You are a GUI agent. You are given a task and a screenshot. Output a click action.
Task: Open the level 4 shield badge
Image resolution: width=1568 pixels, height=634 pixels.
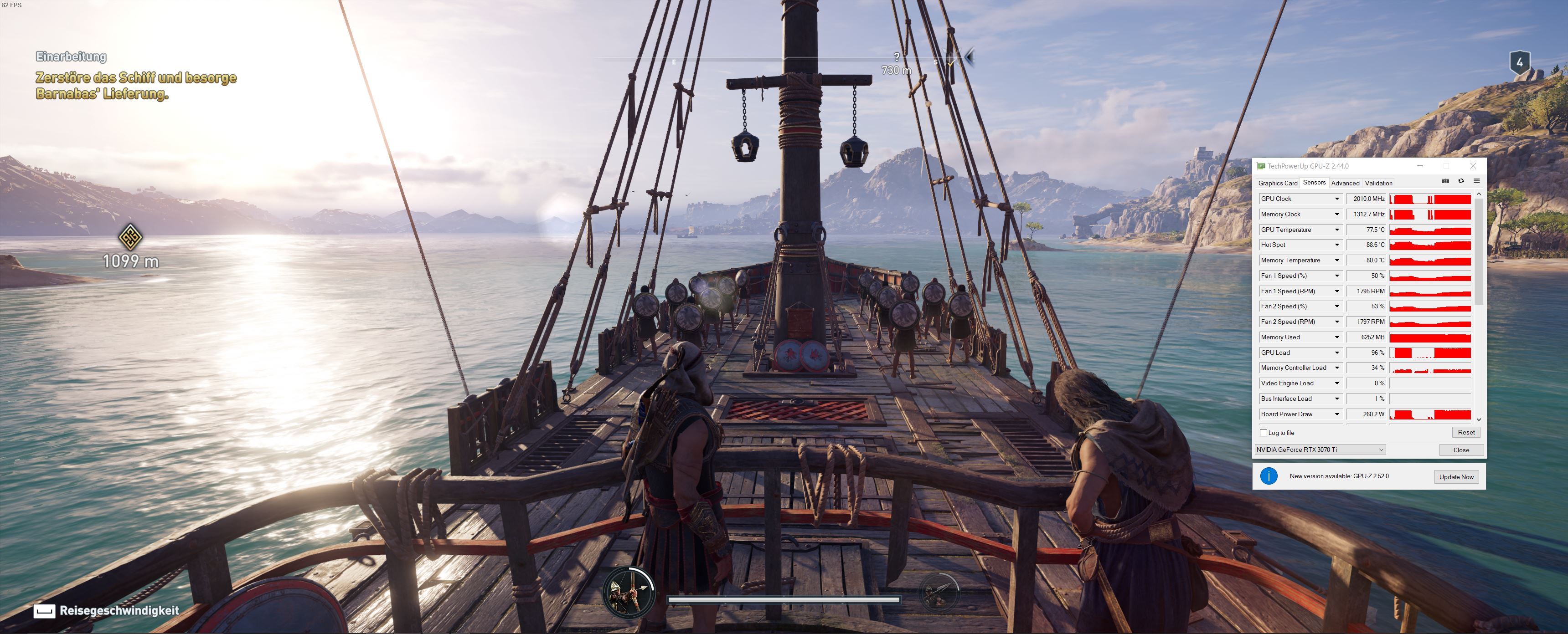(1519, 62)
